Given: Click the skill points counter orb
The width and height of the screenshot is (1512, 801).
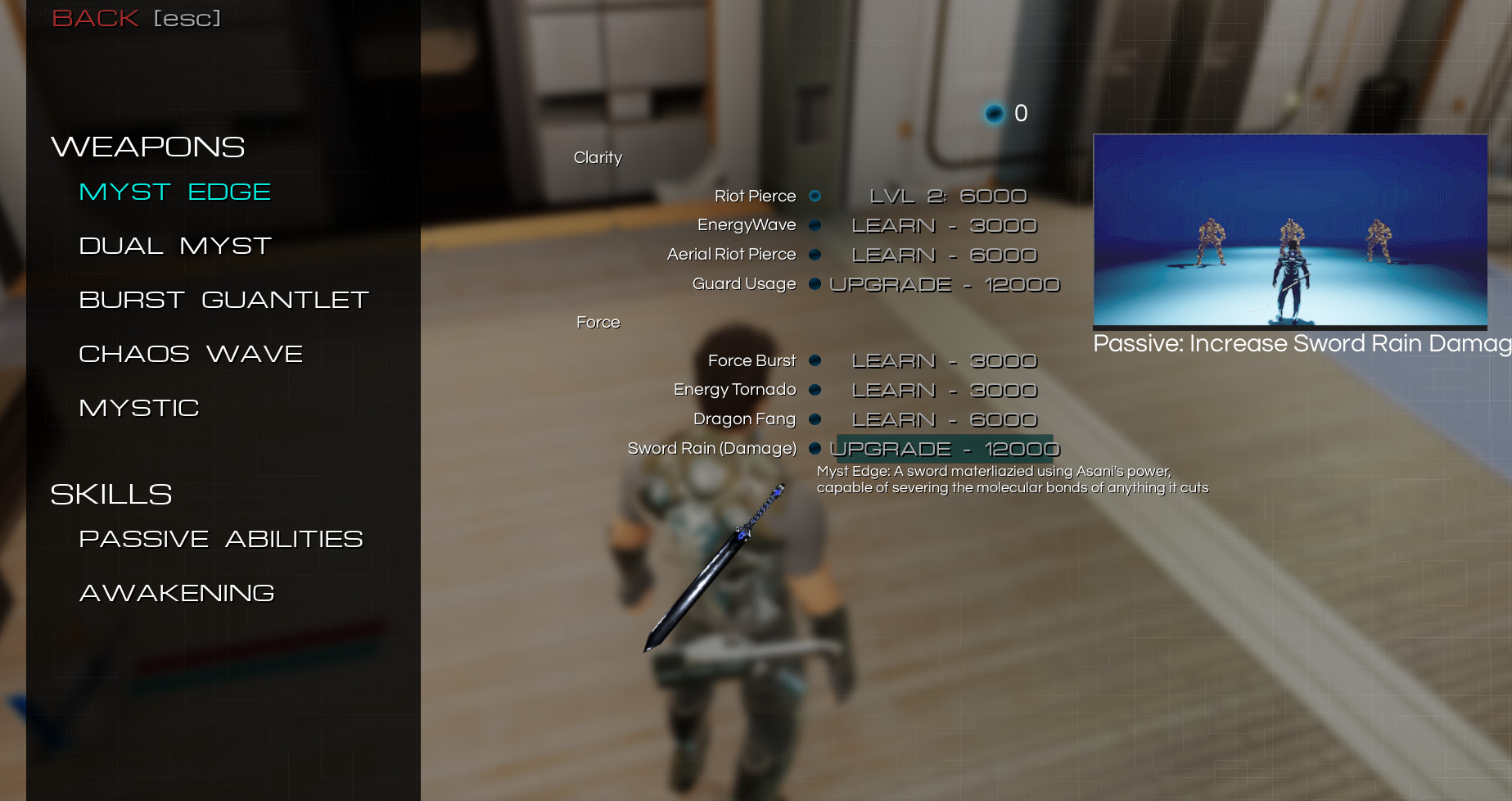Looking at the screenshot, I should point(994,114).
